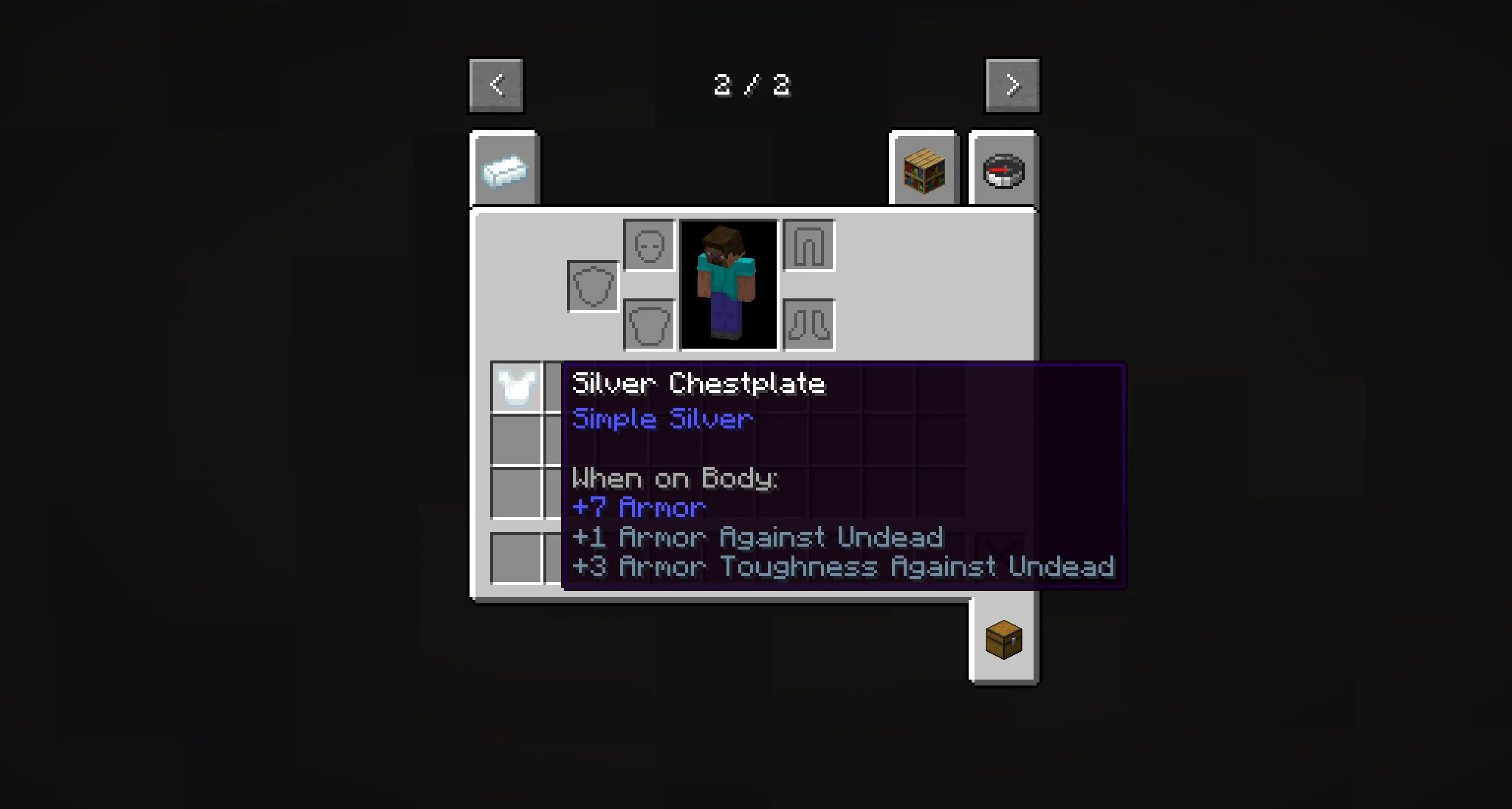Click the +7 Armor stat line
Screen dimensions: 1512x809
tap(639, 507)
